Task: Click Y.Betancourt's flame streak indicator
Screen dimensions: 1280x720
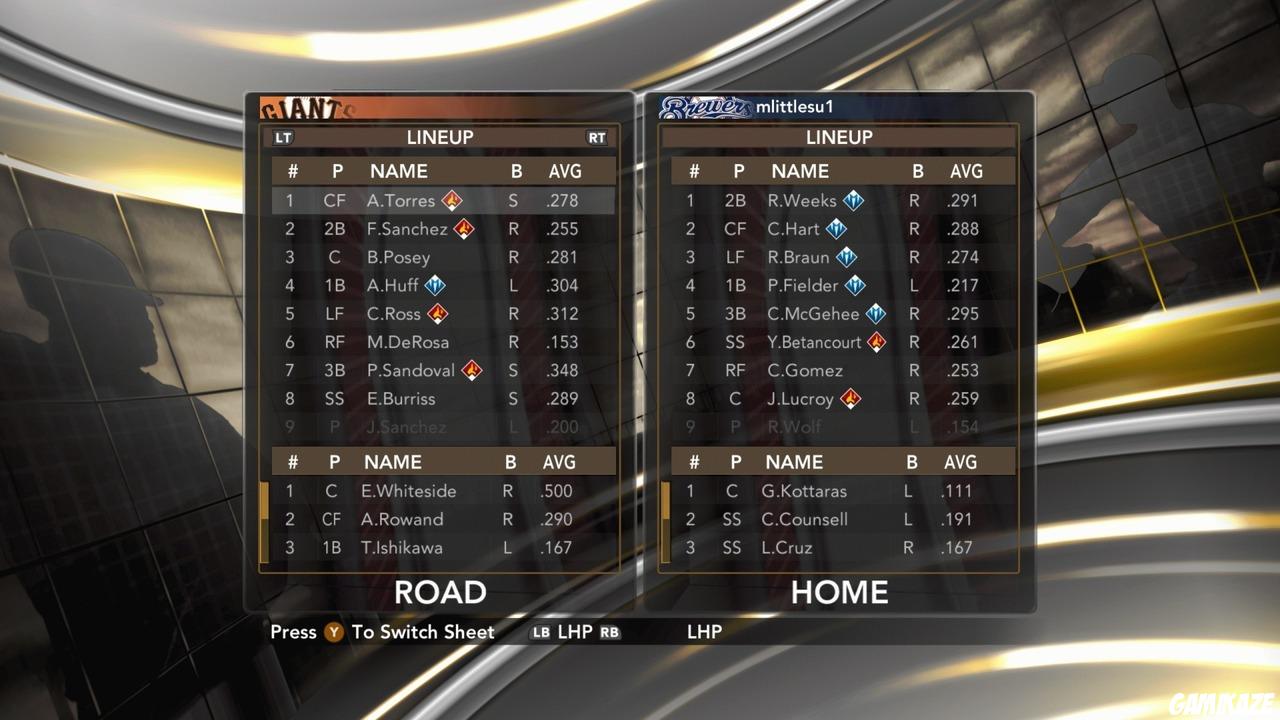Action: coord(877,342)
